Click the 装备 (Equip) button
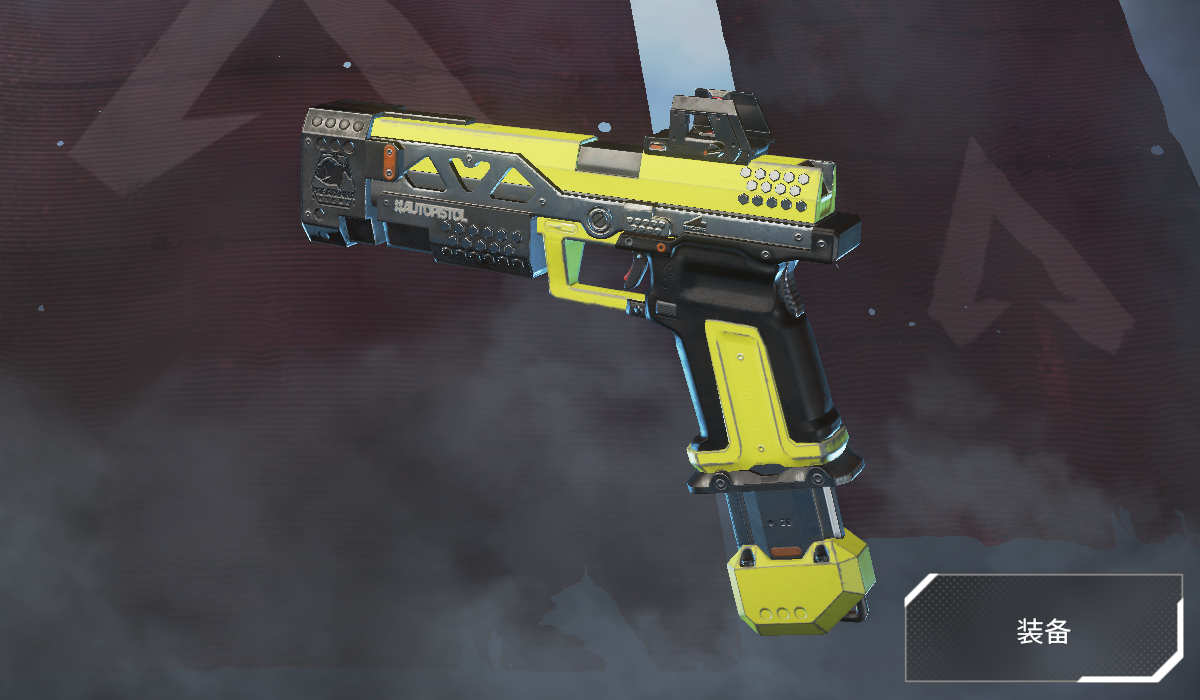The height and width of the screenshot is (700, 1200). [x=1043, y=631]
